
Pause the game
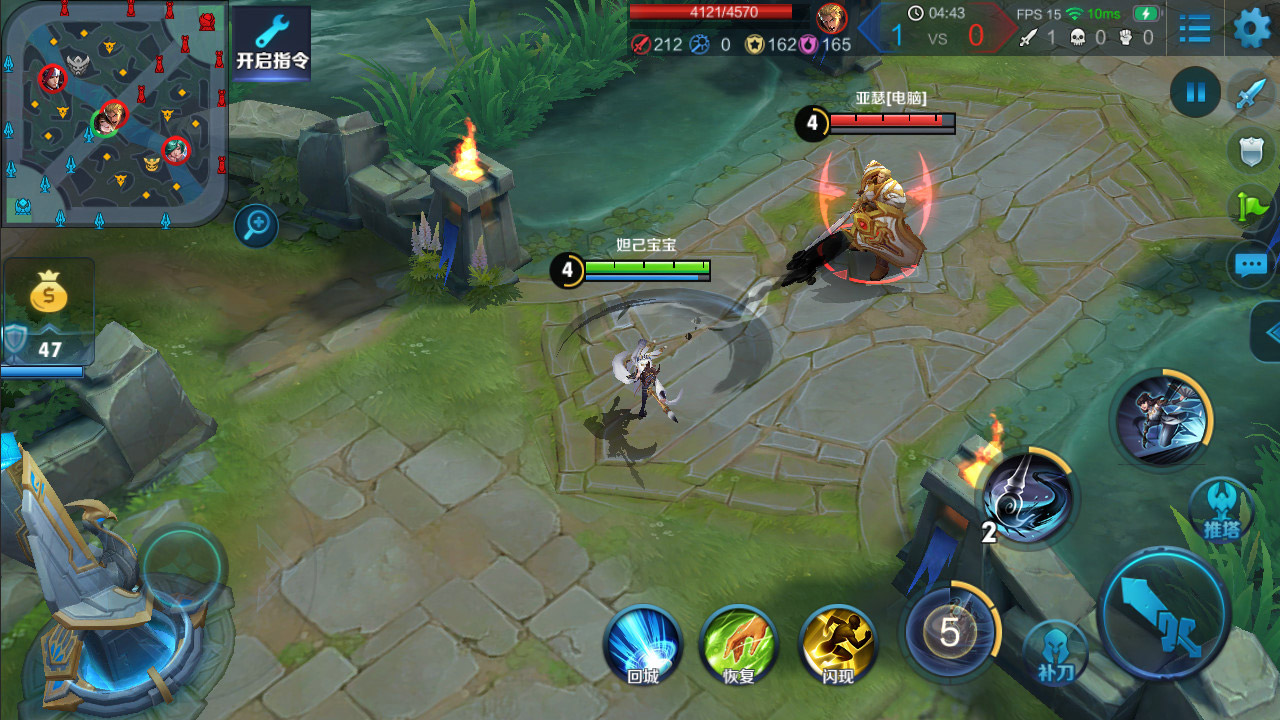point(1195,93)
